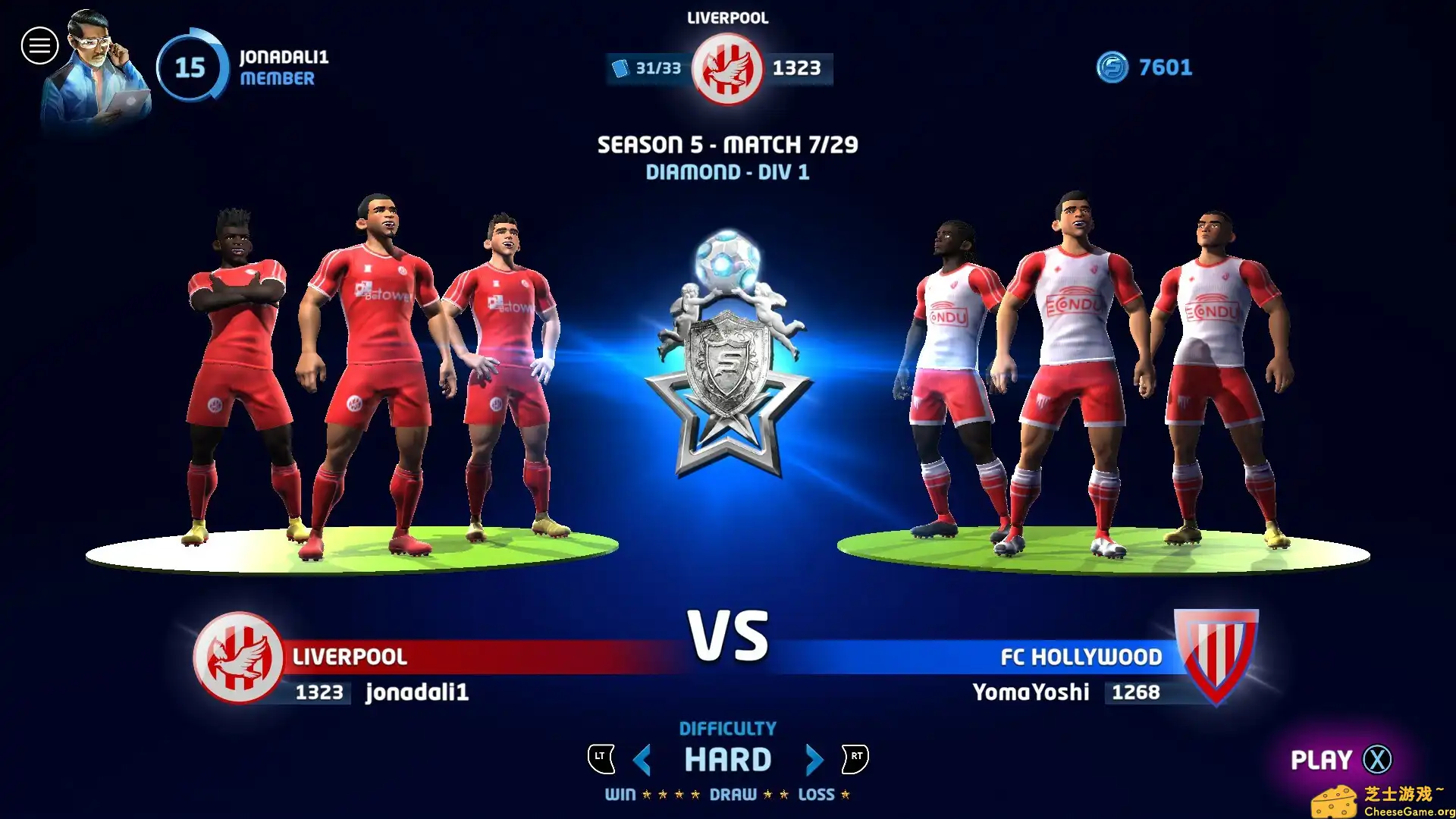Click the circular level 15 progress ring

(x=192, y=67)
